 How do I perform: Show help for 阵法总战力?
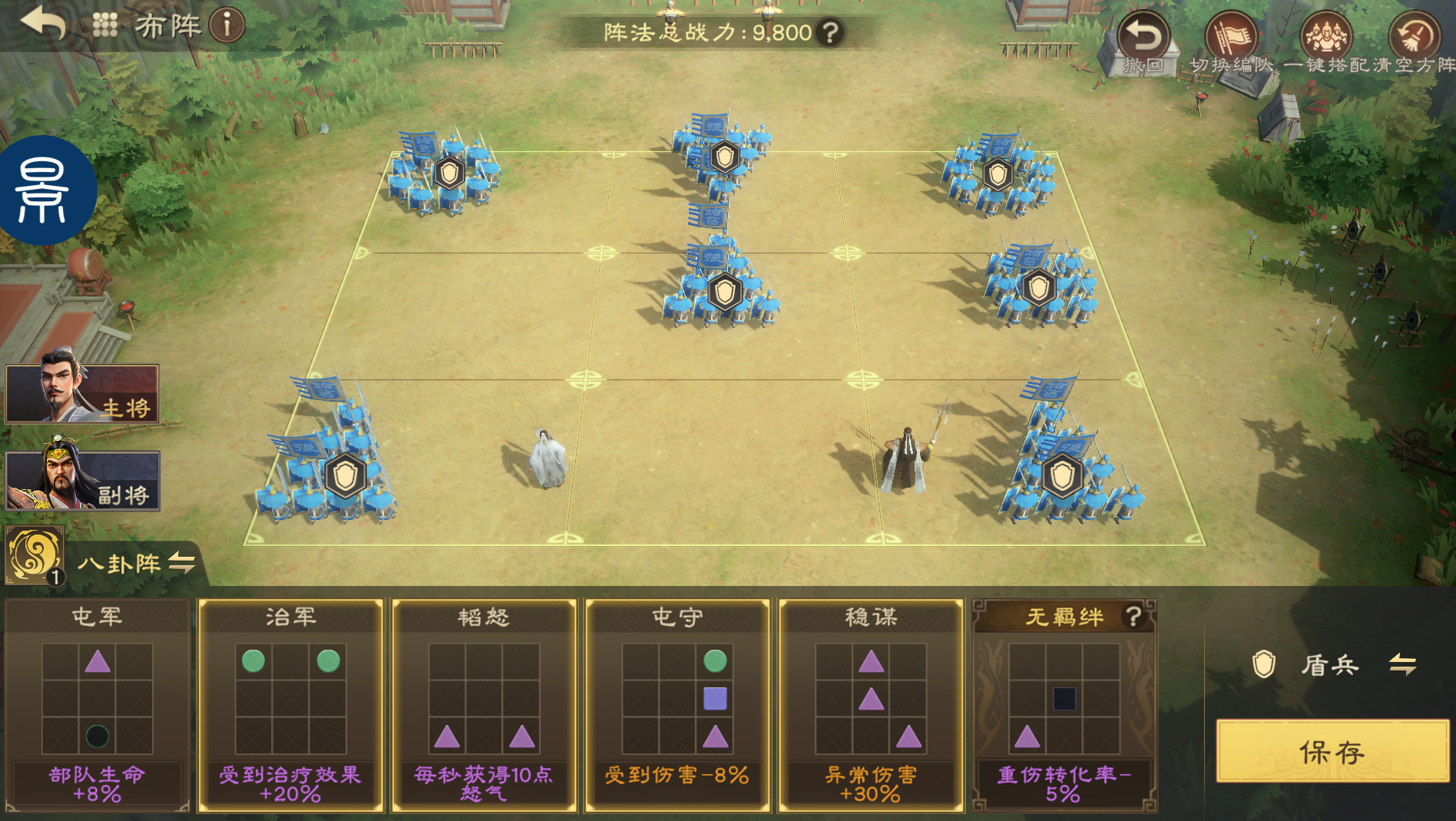pos(830,33)
